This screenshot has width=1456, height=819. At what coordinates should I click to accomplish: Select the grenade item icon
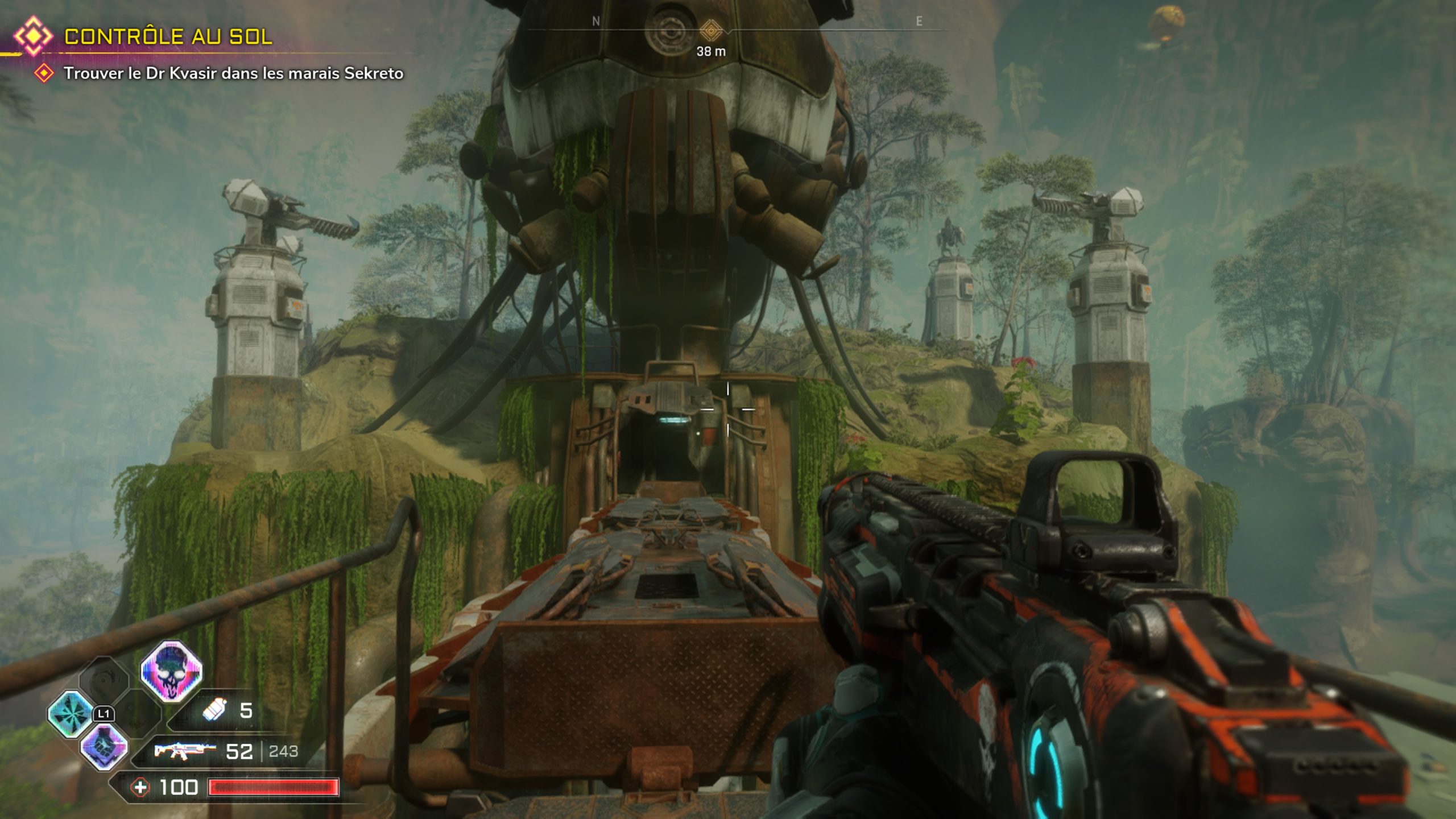point(215,710)
